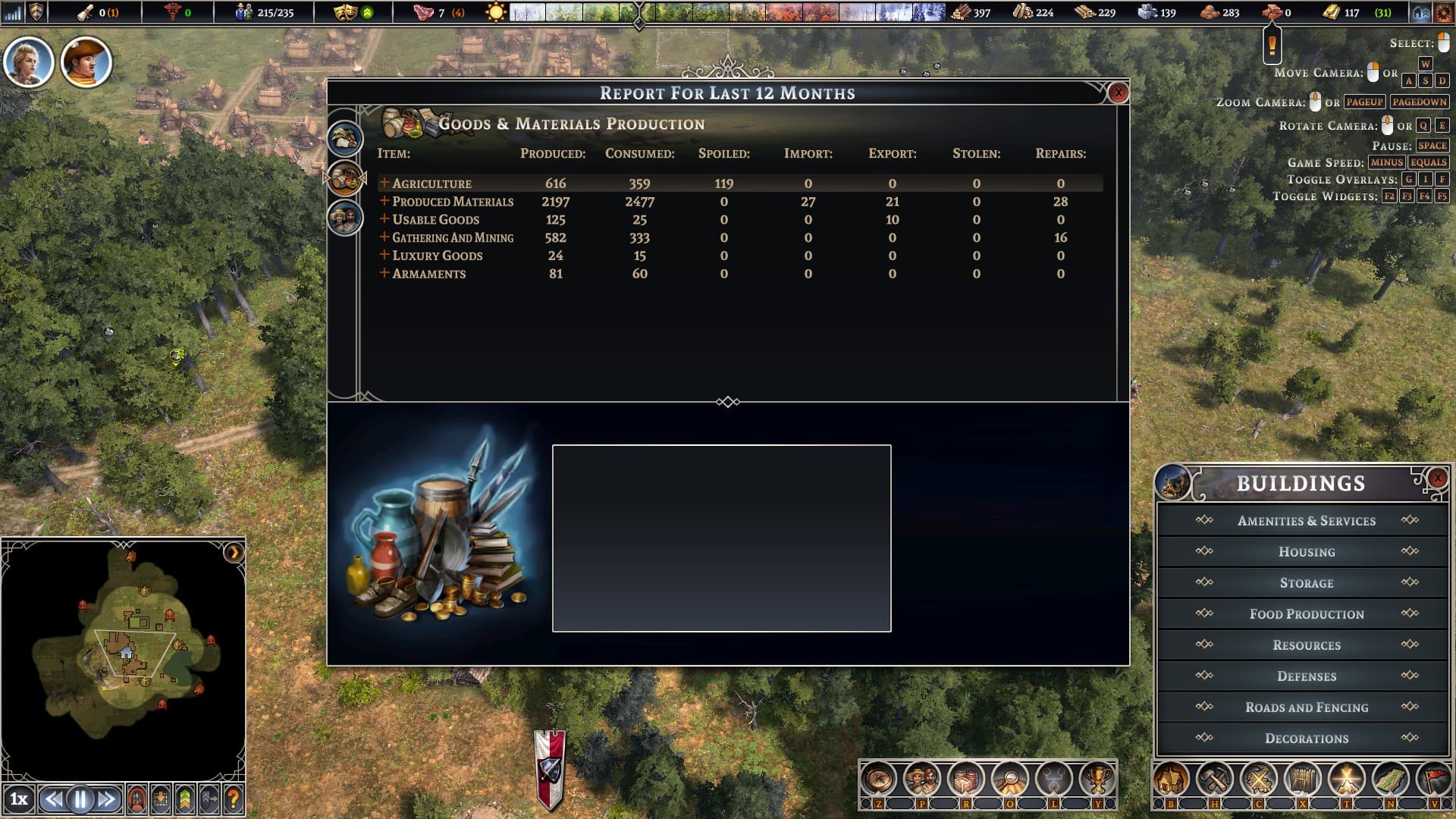The width and height of the screenshot is (1456, 819).
Task: Expand the Armaments row
Action: [384, 273]
